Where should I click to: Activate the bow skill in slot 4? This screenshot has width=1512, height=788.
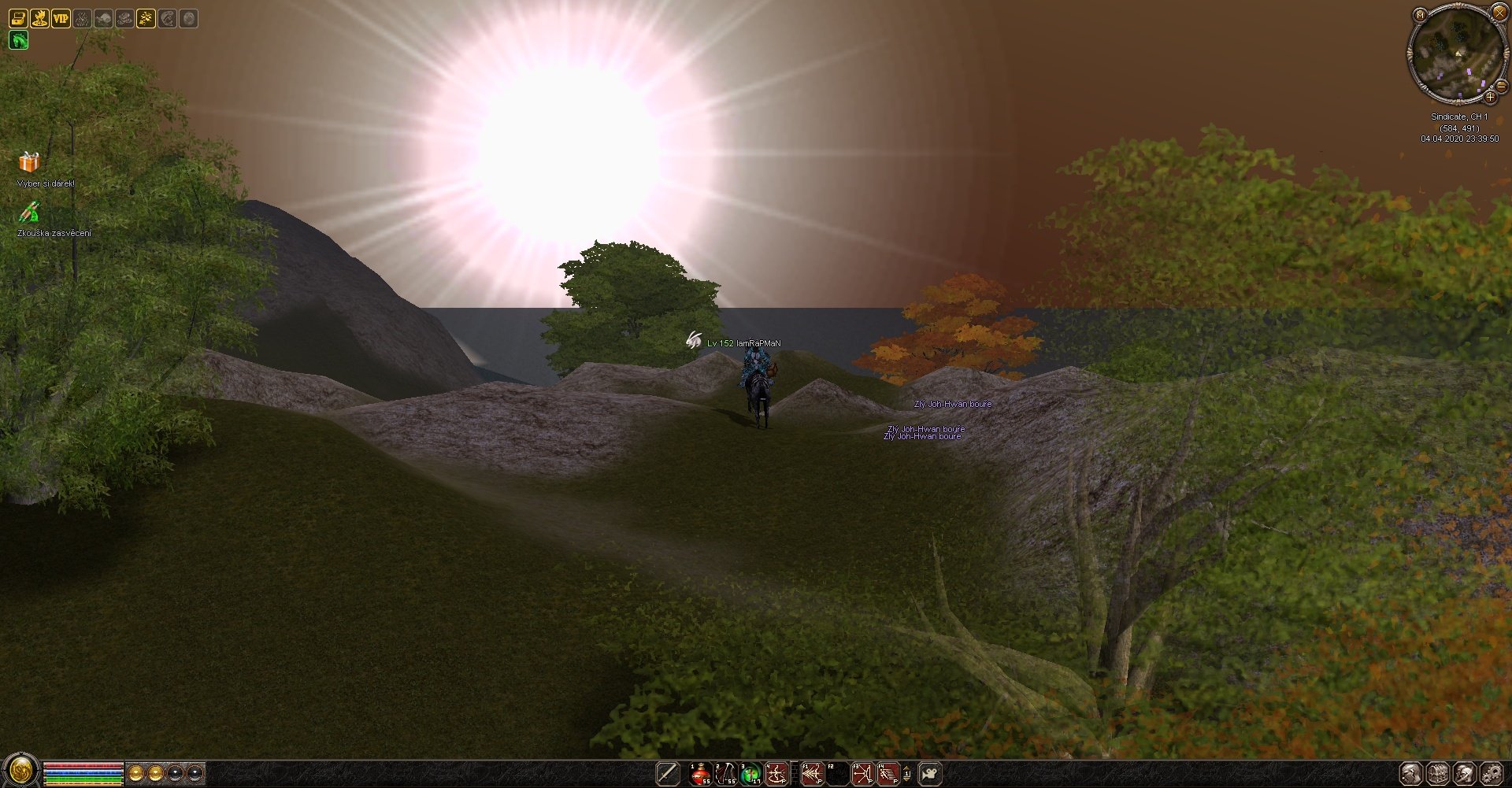(776, 774)
